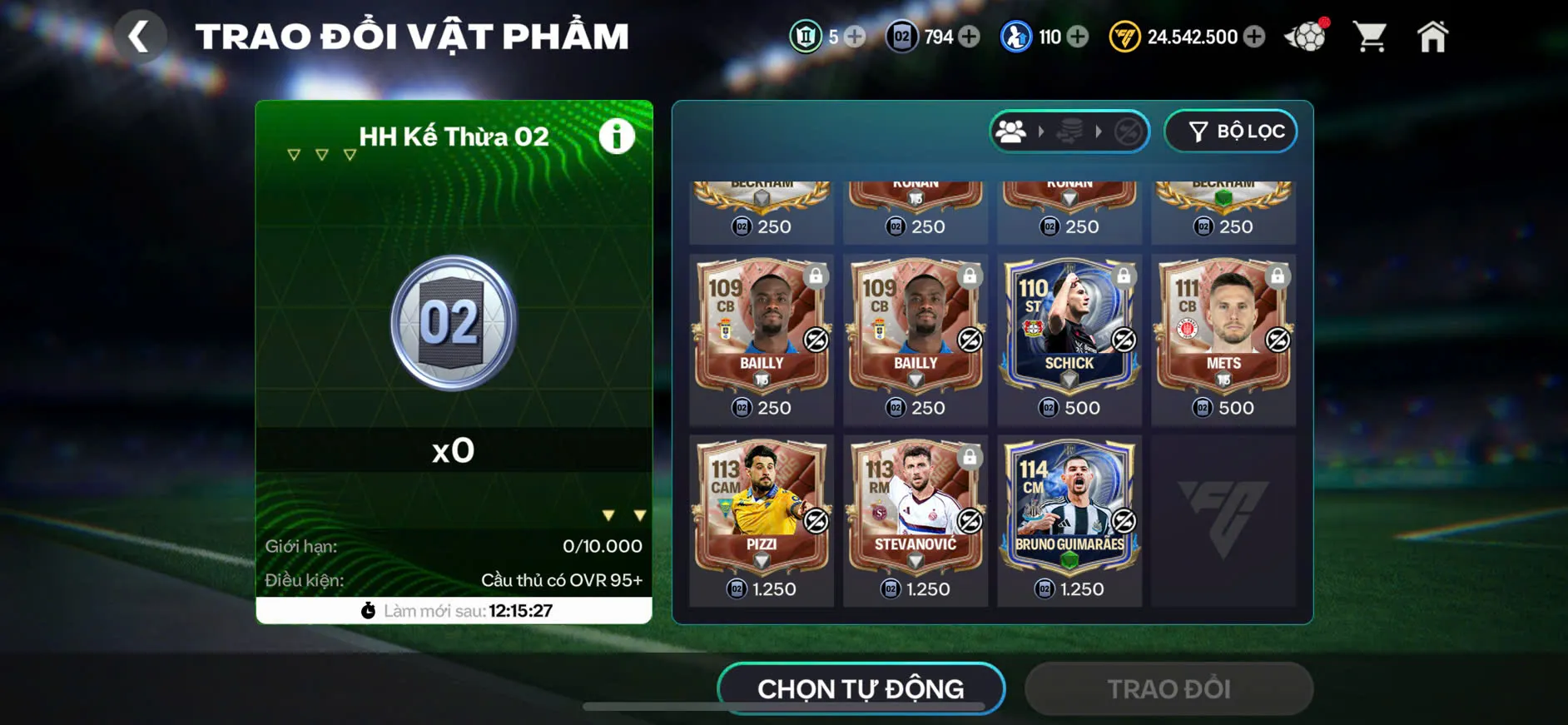The width and height of the screenshot is (1568, 725).
Task: Open the HH Kế Thừa 02 info popup
Action: pyautogui.click(x=616, y=137)
